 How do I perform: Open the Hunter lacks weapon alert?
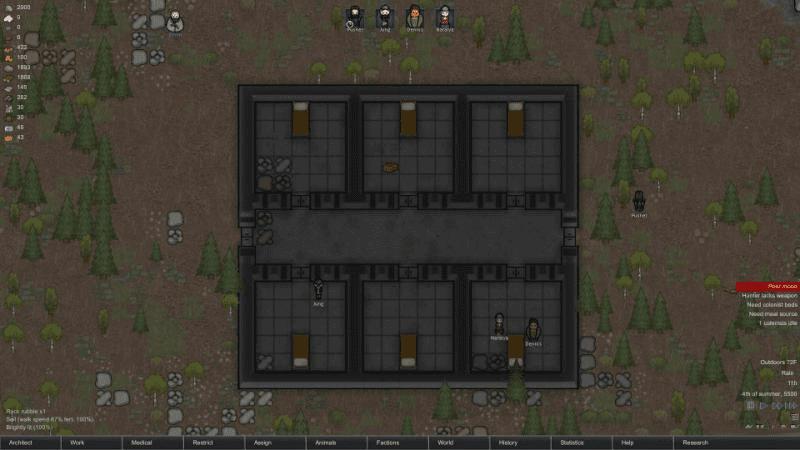pos(768,295)
